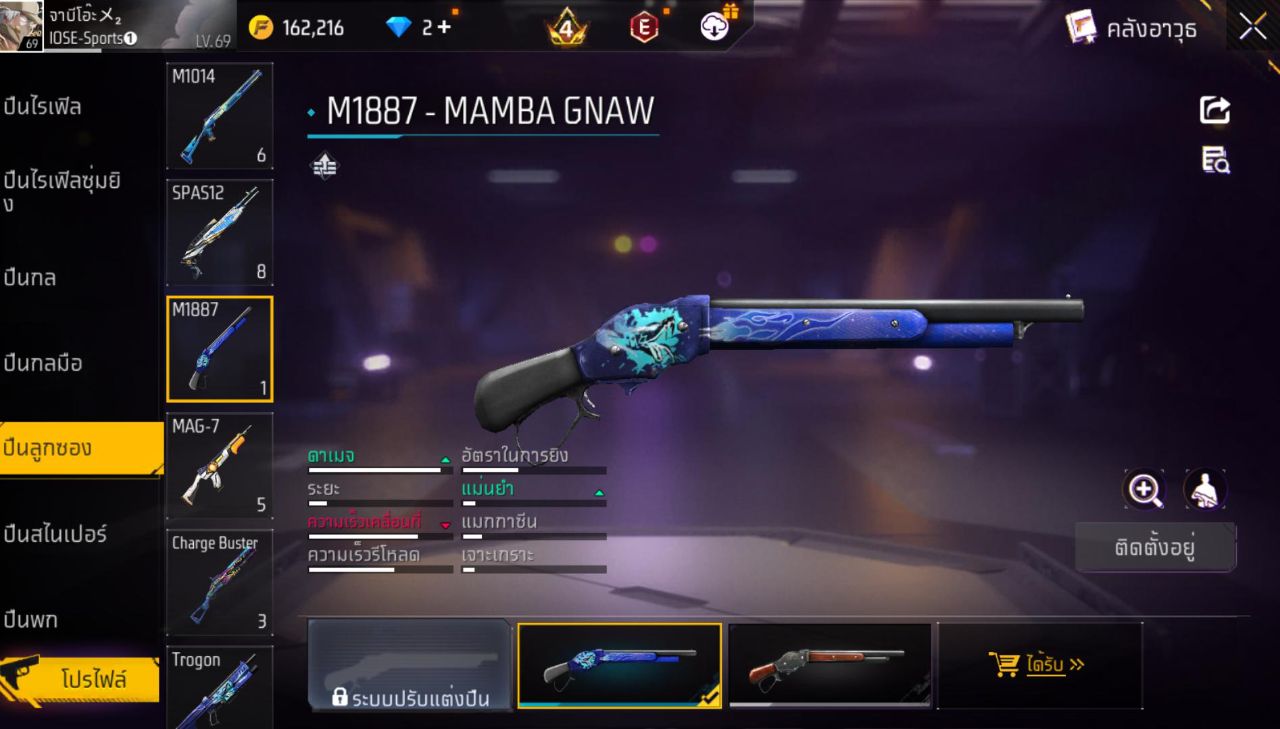Zoom in on the weapon model
Screen dimensions: 1280x729
coord(1145,491)
